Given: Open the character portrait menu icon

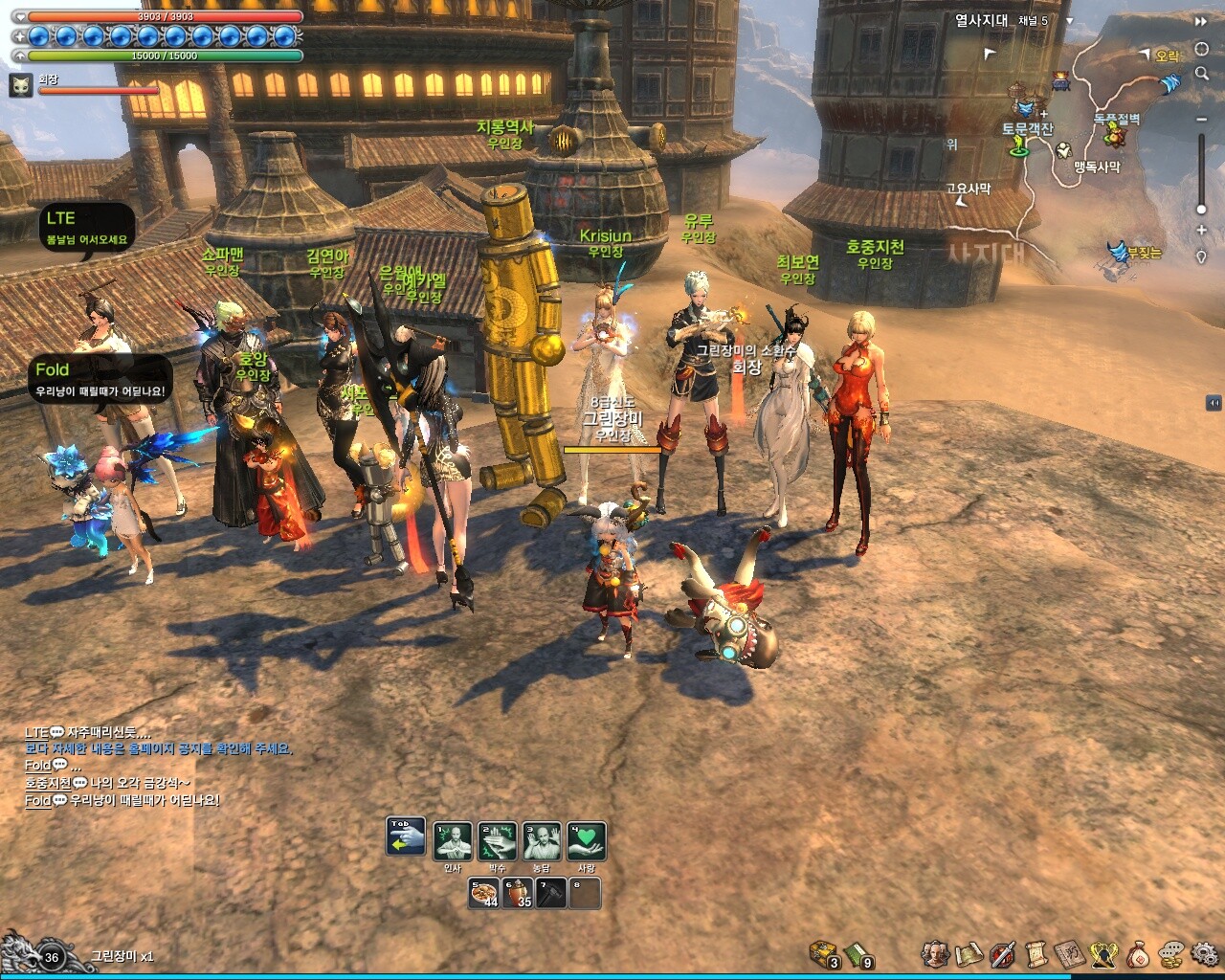Looking at the screenshot, I should [x=936, y=953].
